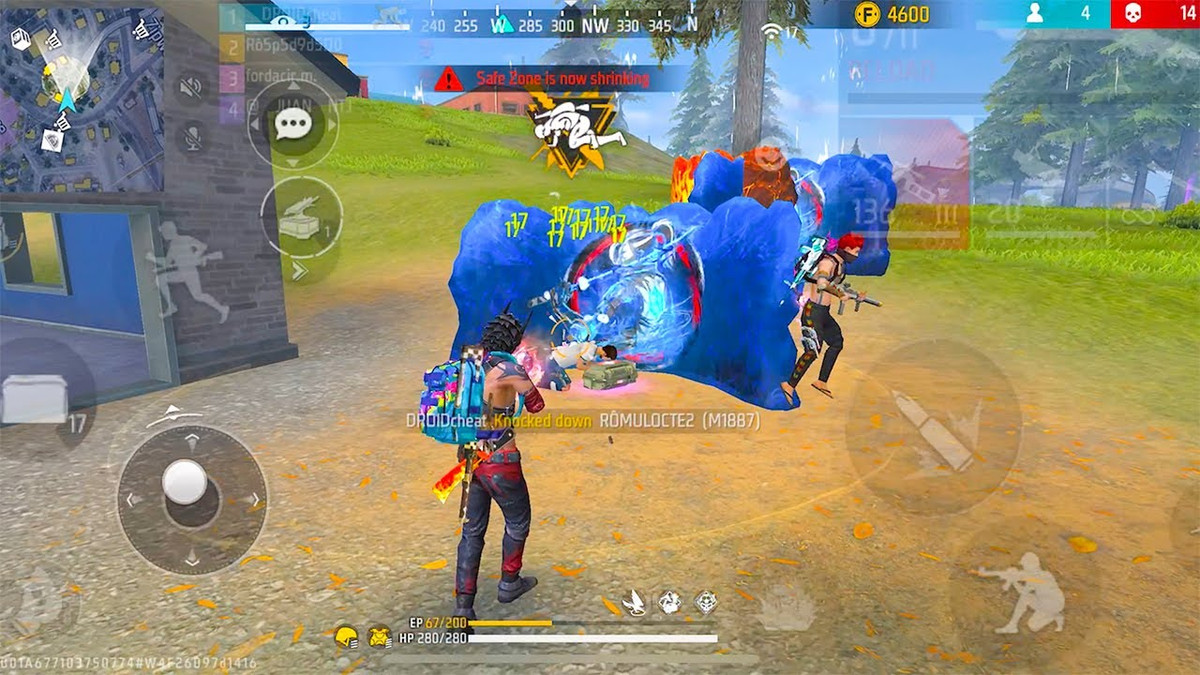
Task: Tap the sprinting soldier run button
Action: (187, 270)
